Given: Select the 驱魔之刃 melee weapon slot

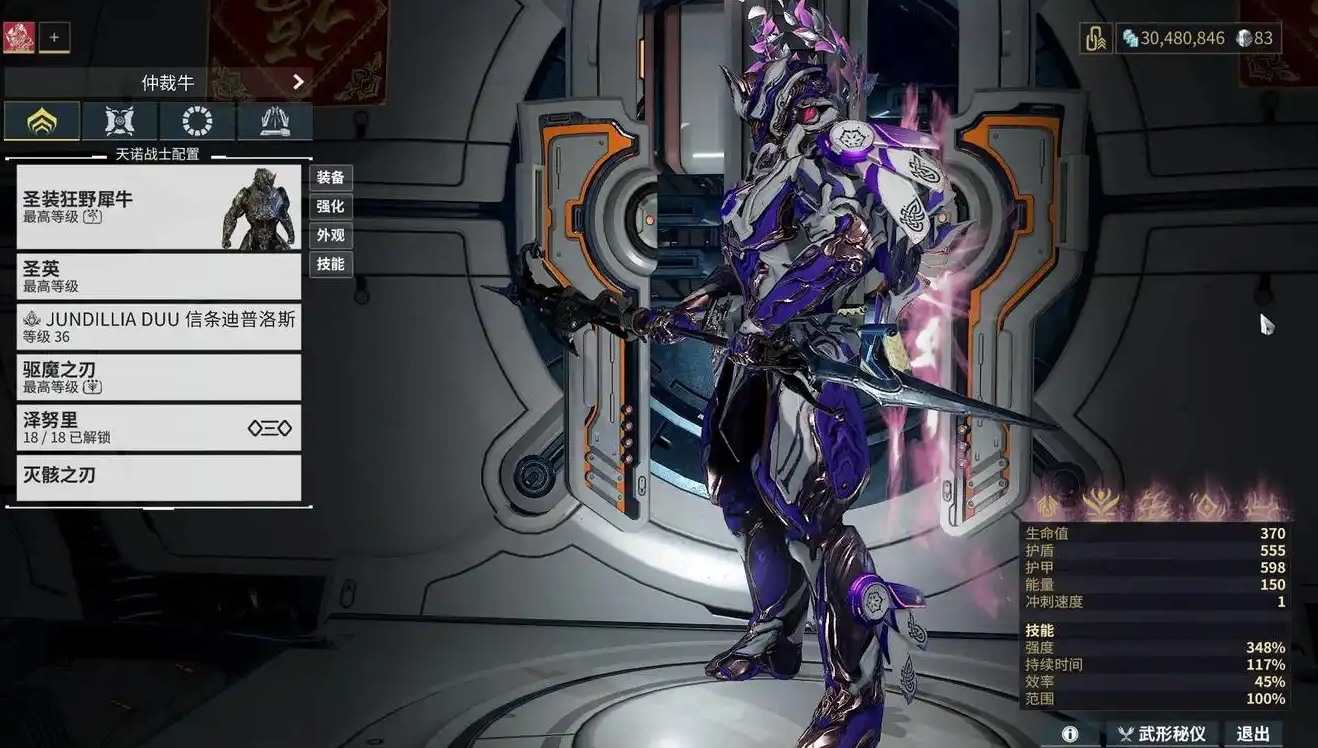Looking at the screenshot, I should click(x=158, y=377).
